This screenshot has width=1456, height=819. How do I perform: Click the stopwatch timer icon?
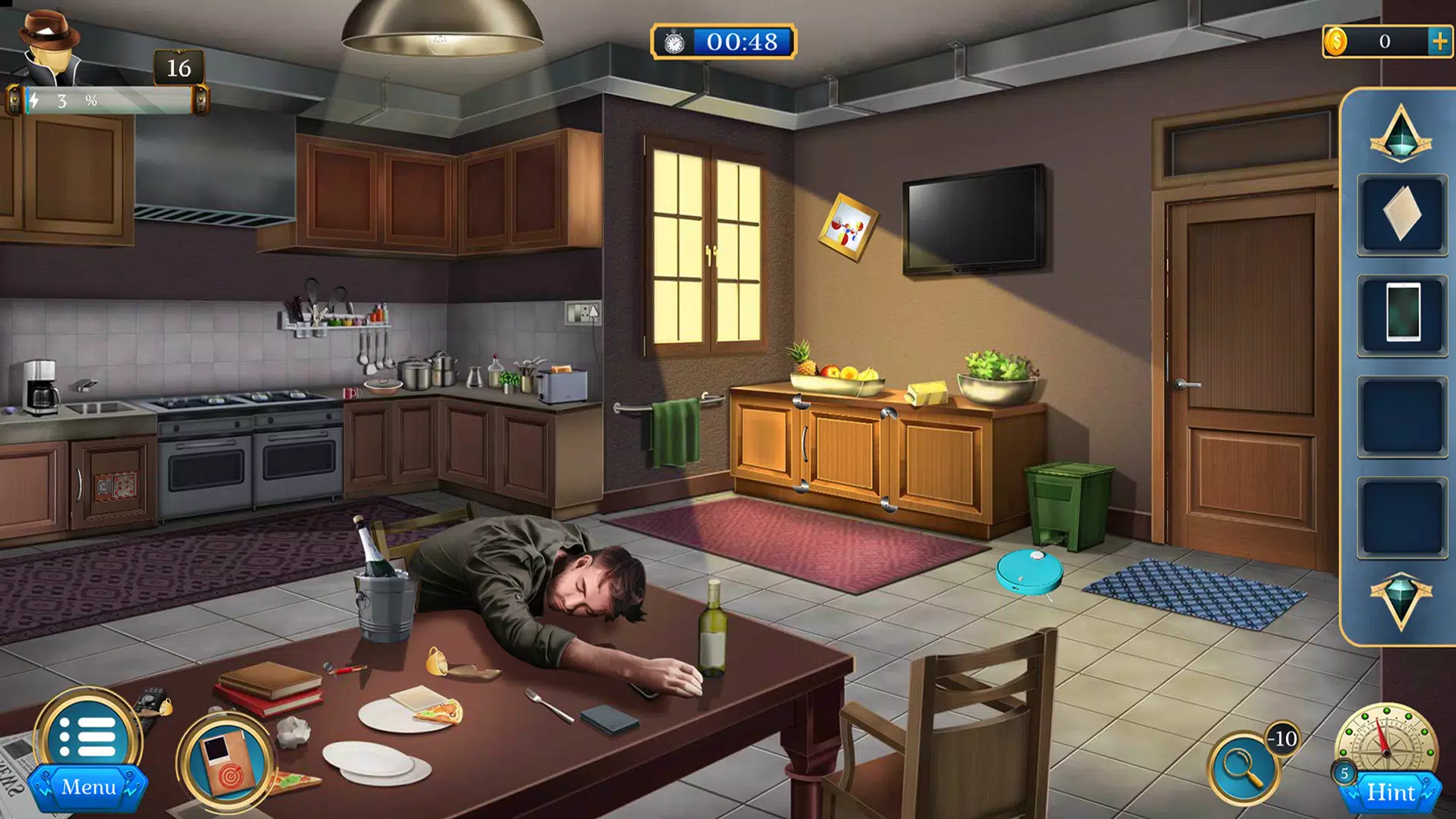tap(675, 44)
